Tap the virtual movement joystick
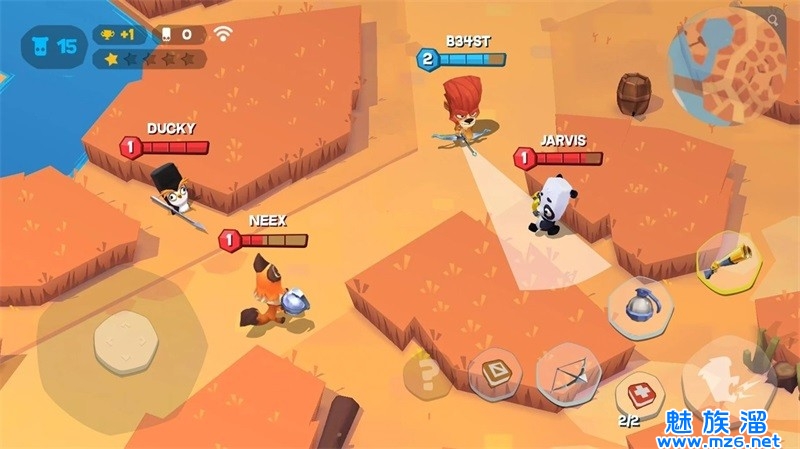This screenshot has height=449, width=800. tap(125, 342)
